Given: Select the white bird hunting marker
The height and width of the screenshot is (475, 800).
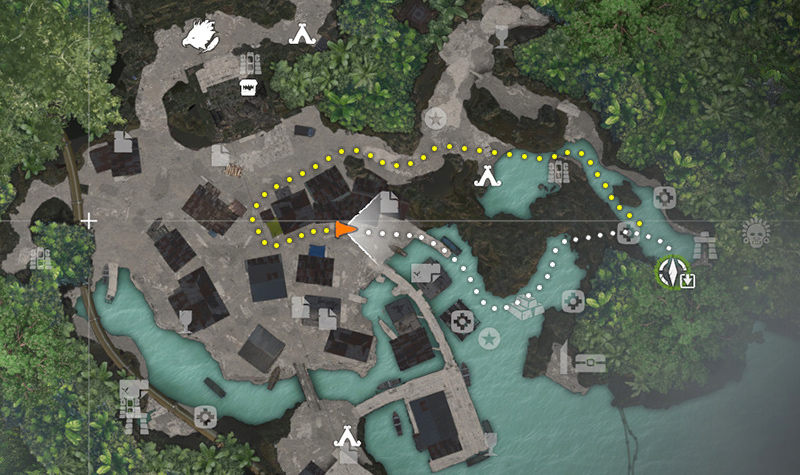Looking at the screenshot, I should [x=198, y=34].
